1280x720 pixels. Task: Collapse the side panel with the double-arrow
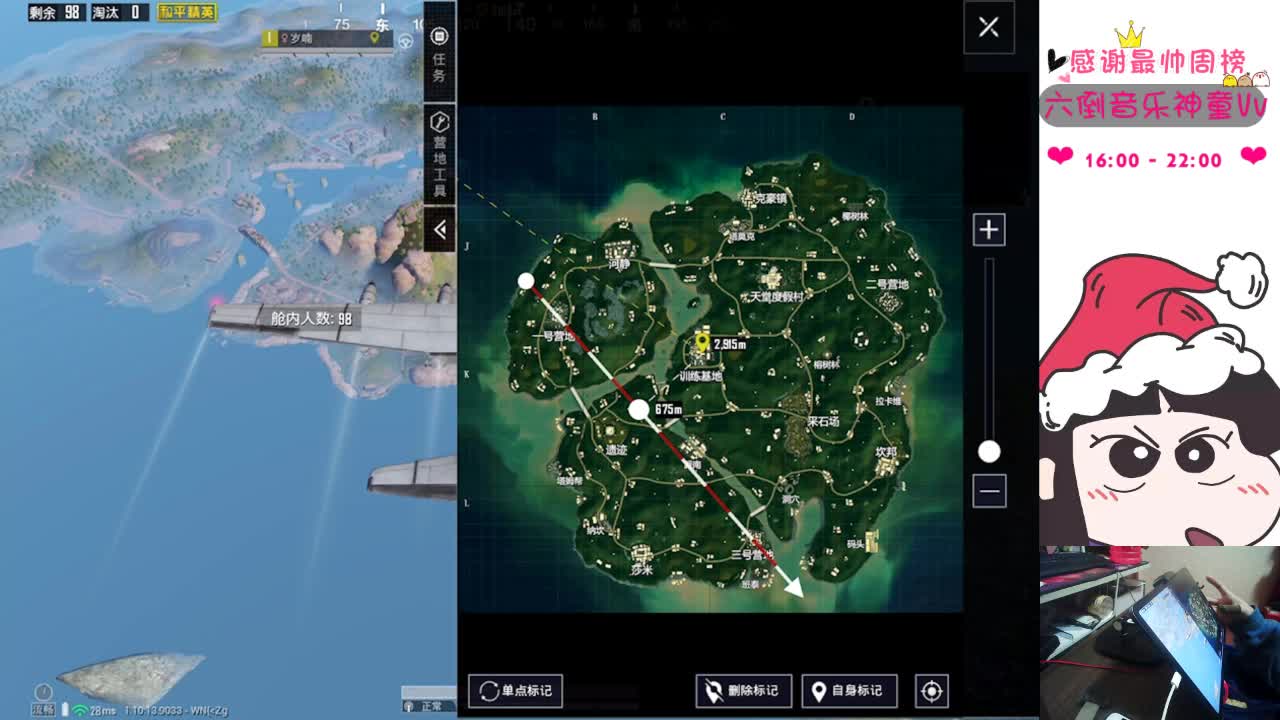439,229
